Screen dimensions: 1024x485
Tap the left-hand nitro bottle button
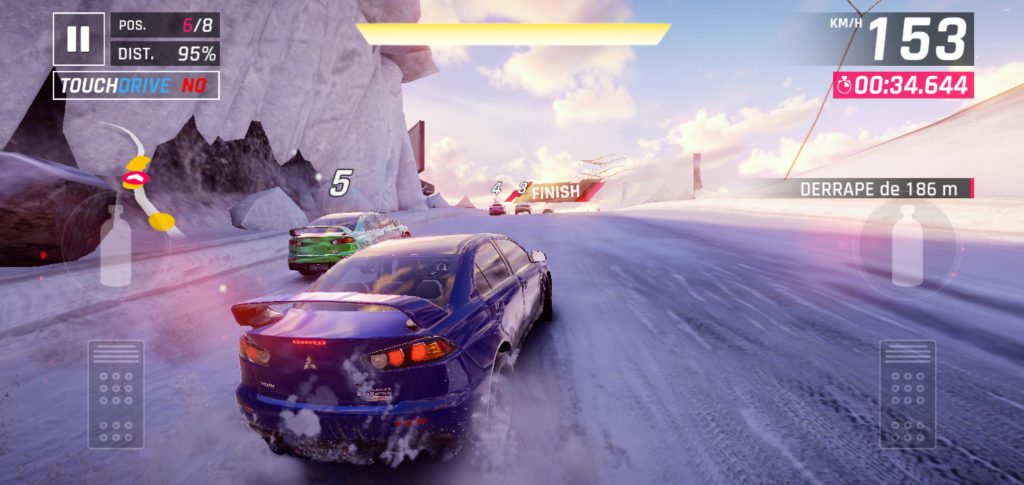[x=116, y=243]
